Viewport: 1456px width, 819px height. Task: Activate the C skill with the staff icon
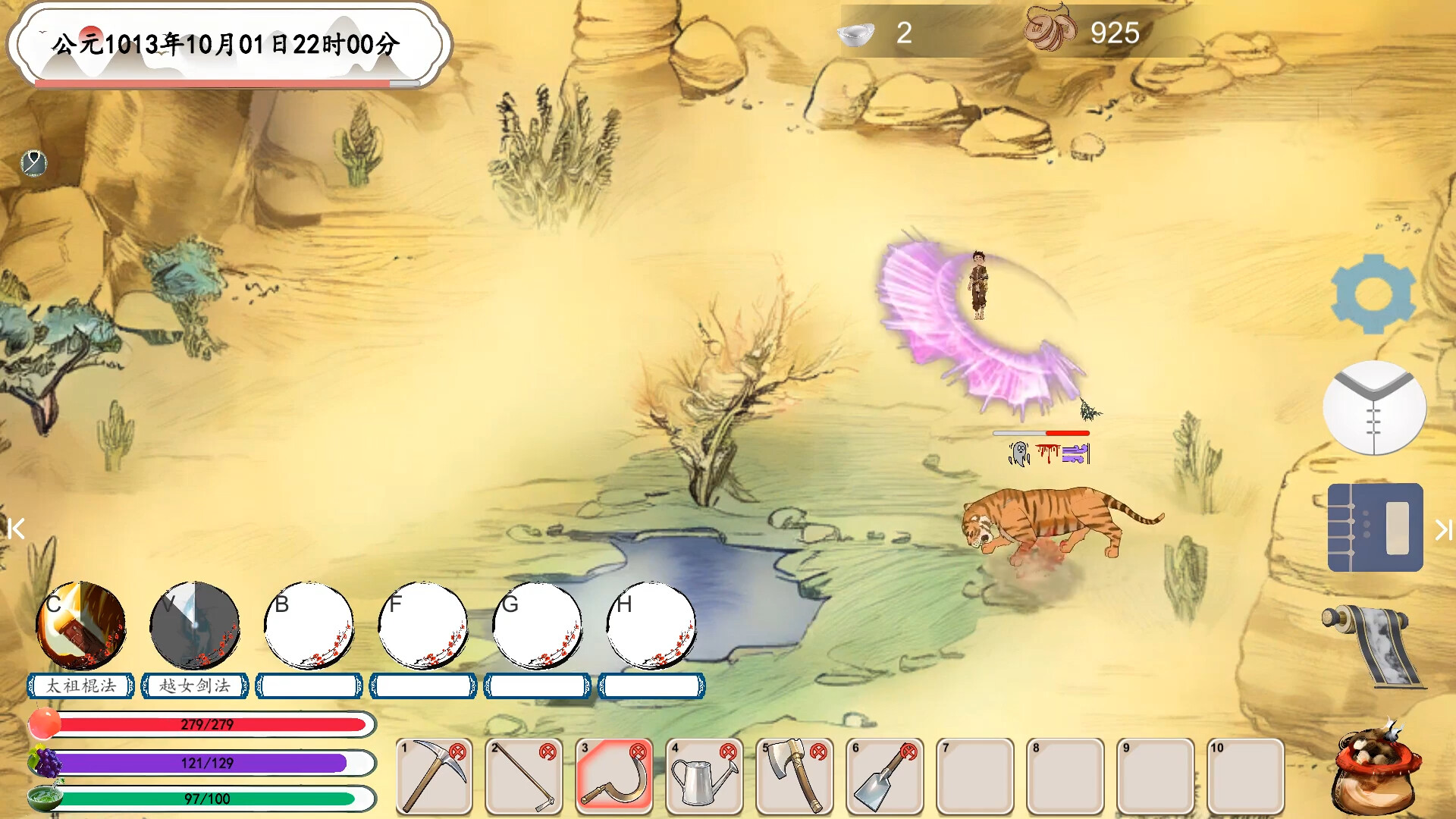click(x=81, y=624)
